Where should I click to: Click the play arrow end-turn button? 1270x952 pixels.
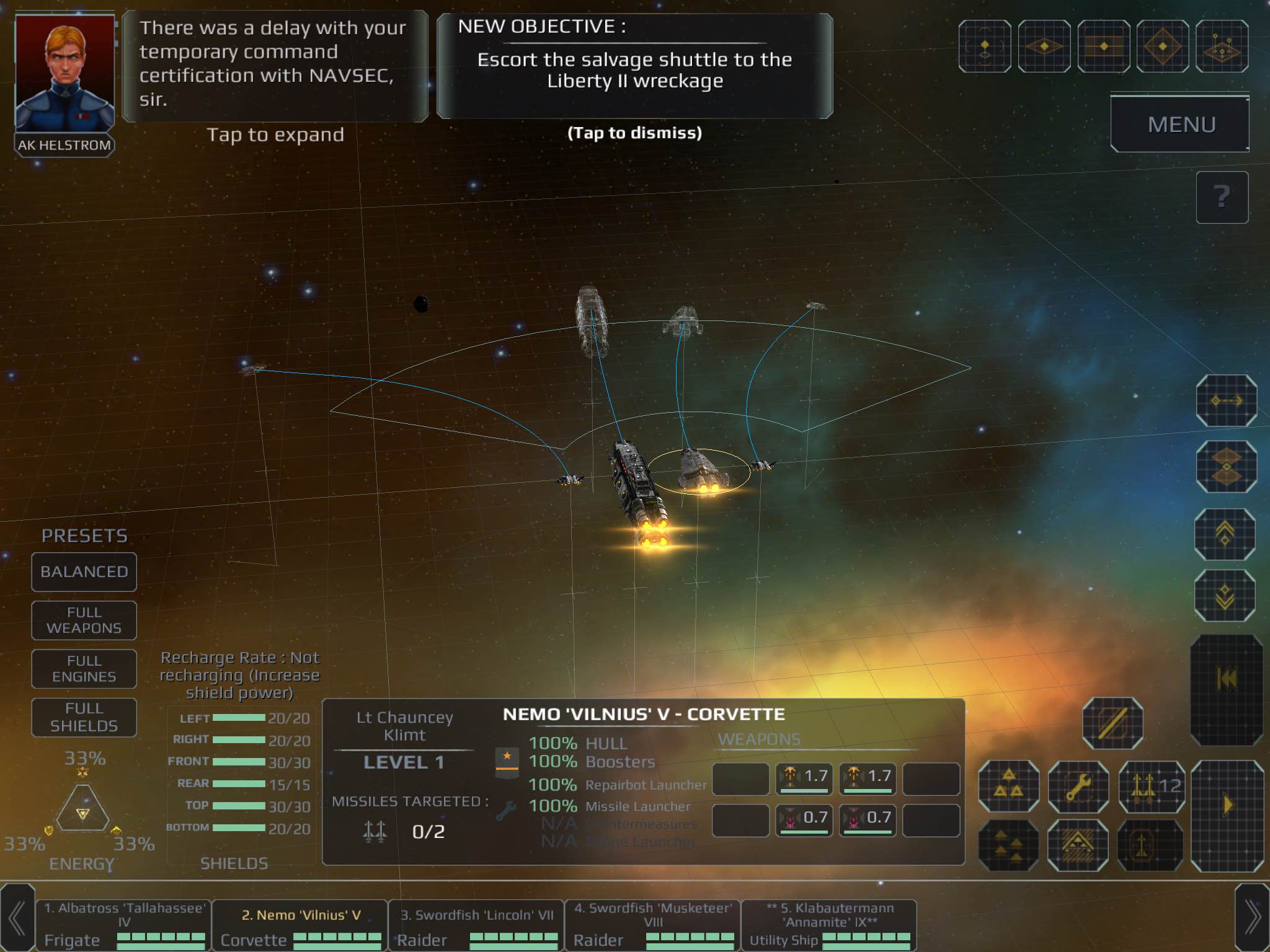(1227, 806)
